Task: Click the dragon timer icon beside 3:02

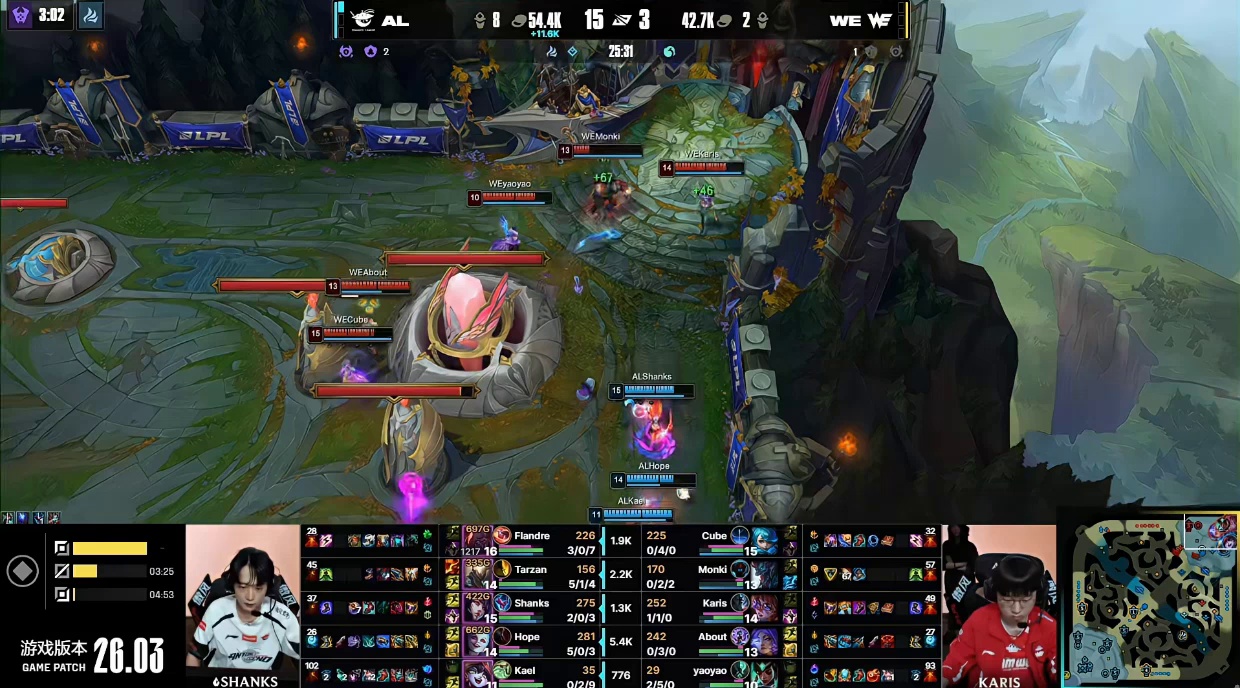Action: pyautogui.click(x=89, y=15)
